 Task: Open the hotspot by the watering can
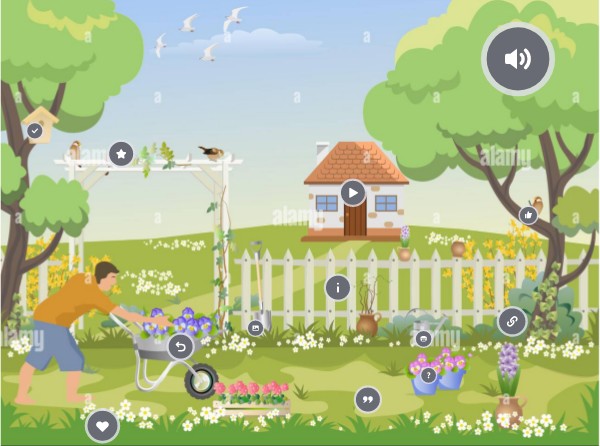(423, 338)
